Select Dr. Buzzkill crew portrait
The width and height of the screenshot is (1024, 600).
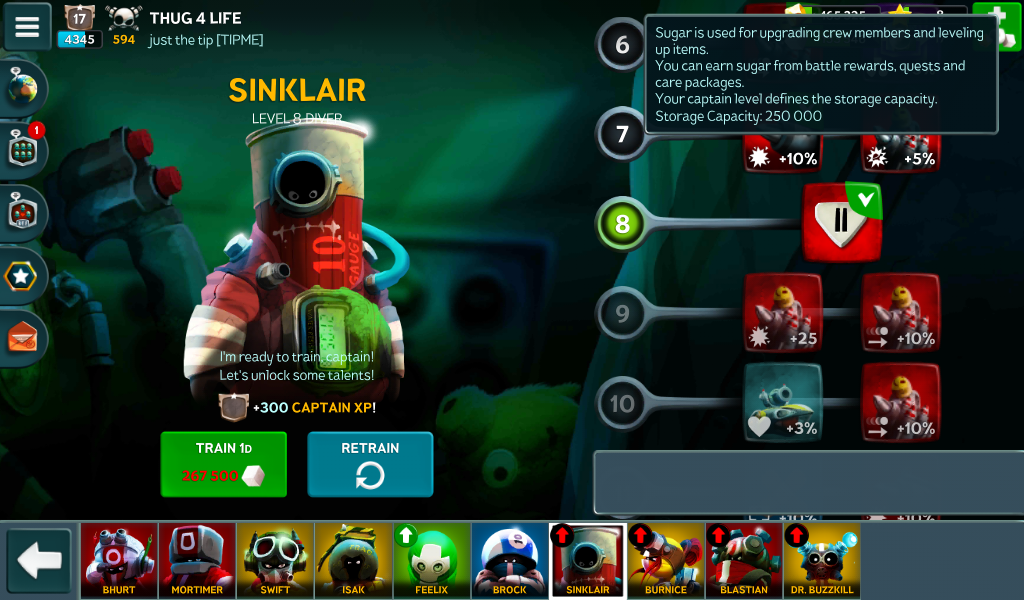tap(822, 560)
